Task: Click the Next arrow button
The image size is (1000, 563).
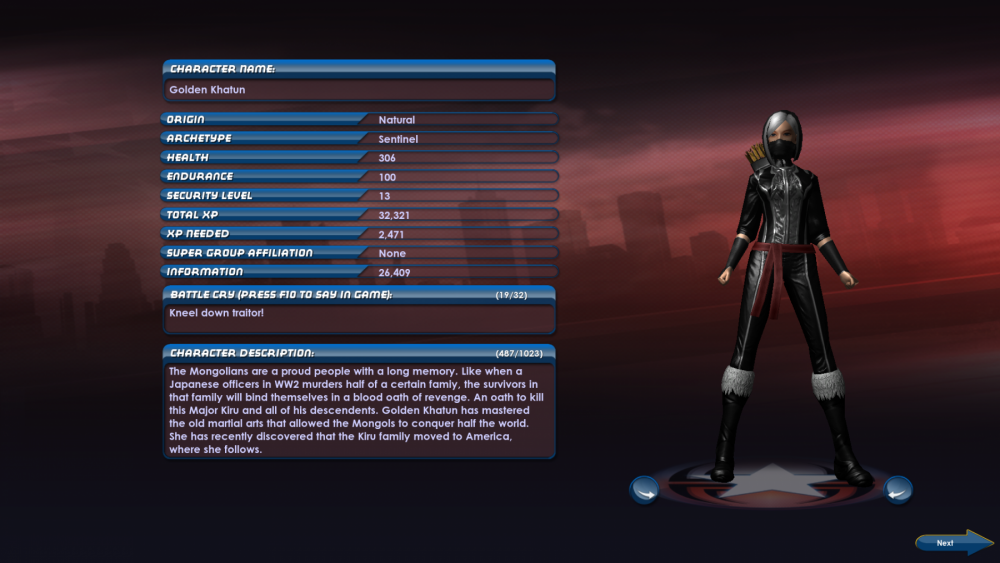Action: [x=952, y=543]
